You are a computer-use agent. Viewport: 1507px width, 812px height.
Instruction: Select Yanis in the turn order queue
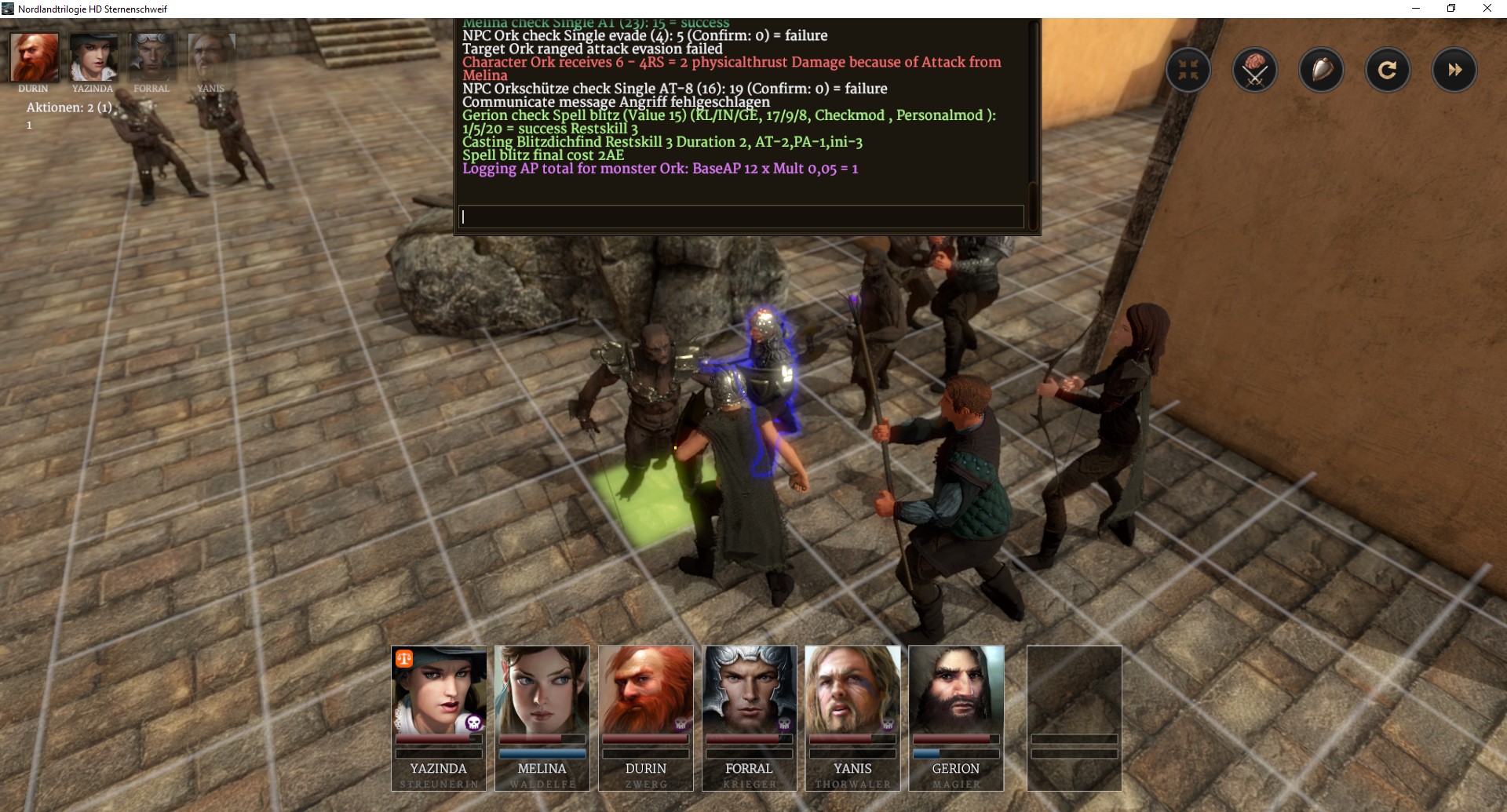coord(211,57)
